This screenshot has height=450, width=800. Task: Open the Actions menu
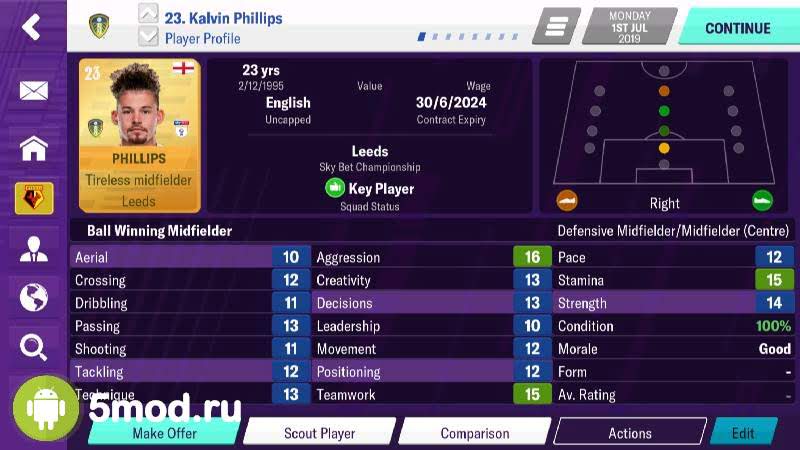[x=630, y=433]
